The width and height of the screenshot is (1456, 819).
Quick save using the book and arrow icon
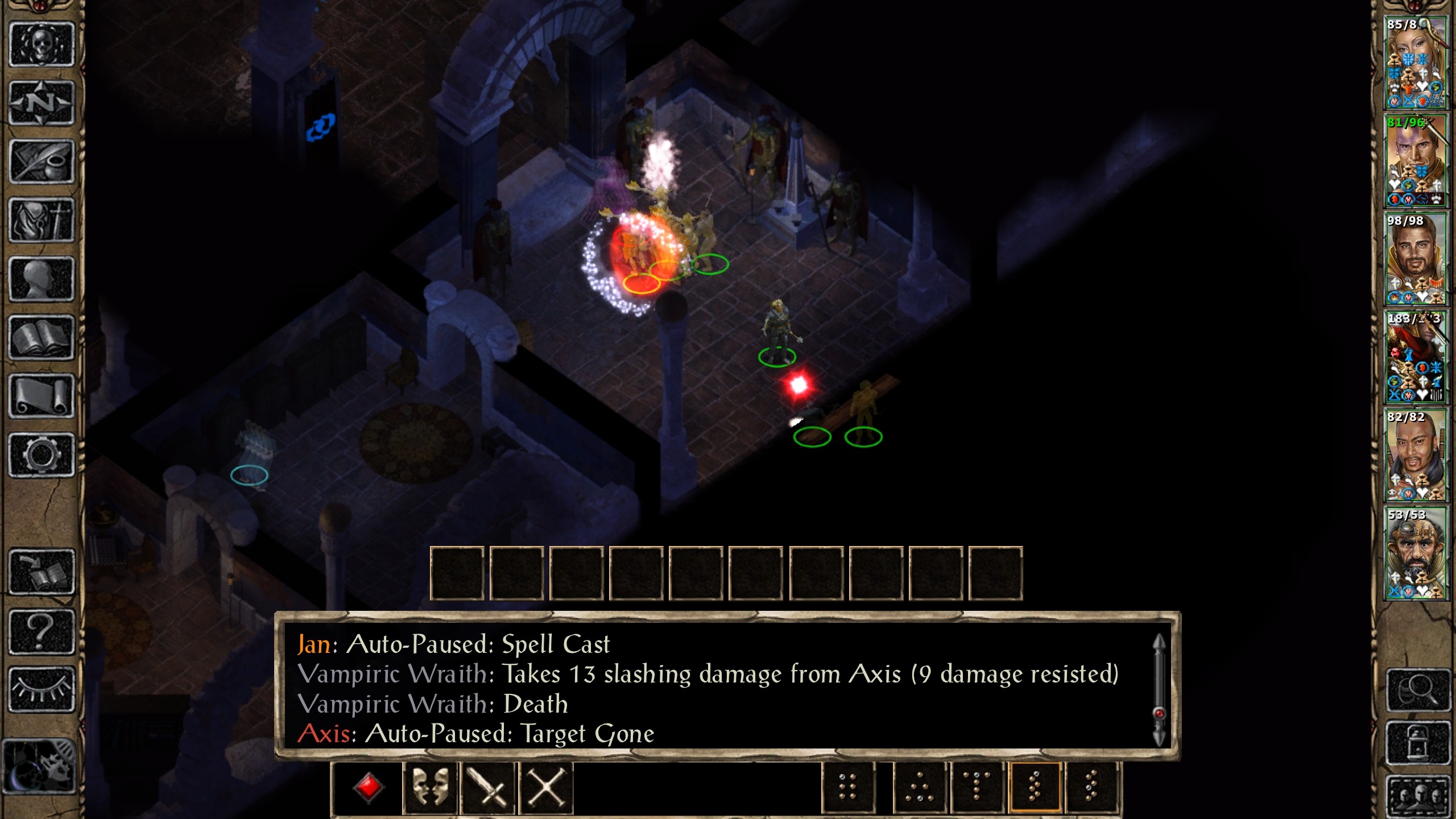42,572
